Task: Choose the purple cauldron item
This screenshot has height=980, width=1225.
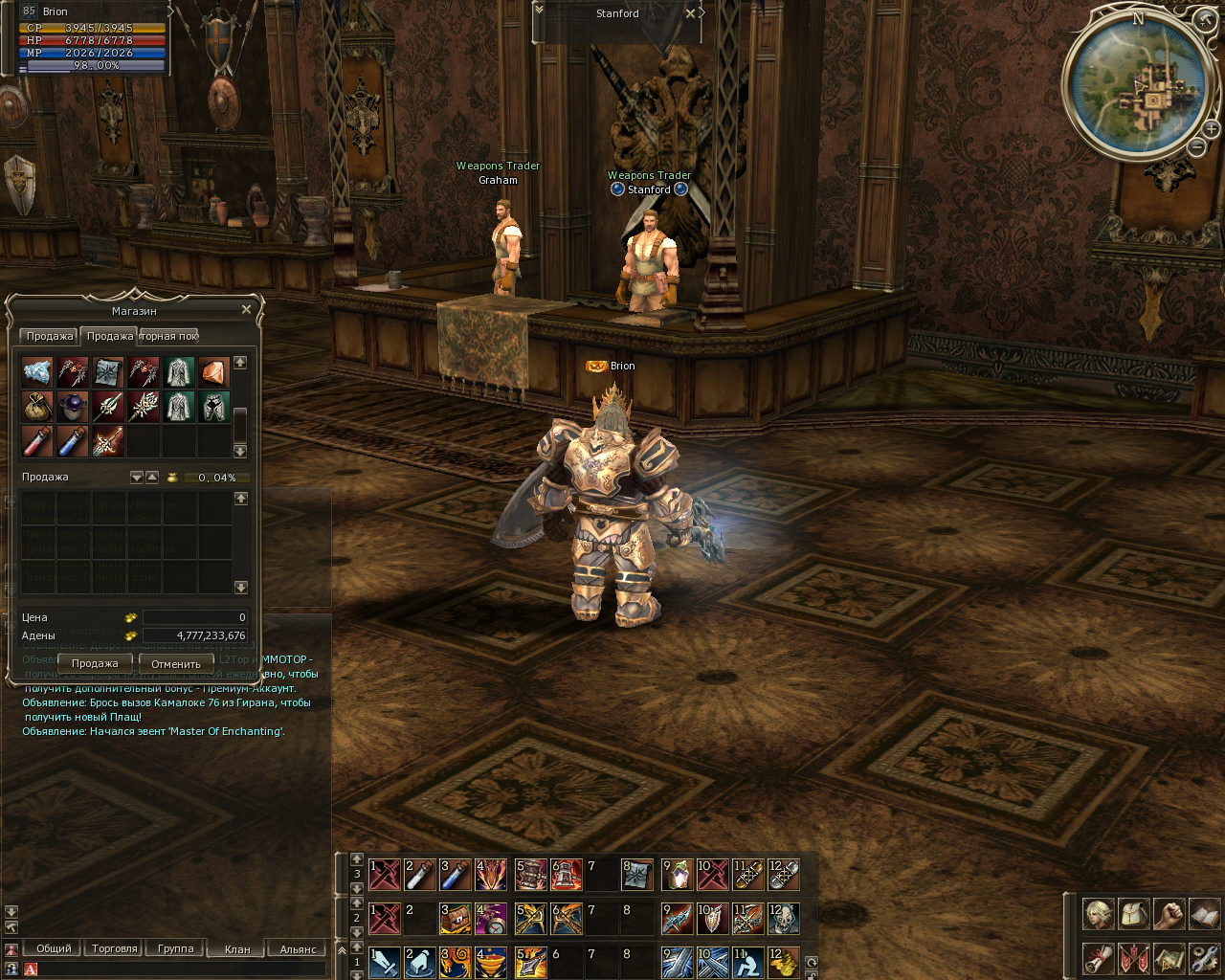Action: tap(73, 407)
